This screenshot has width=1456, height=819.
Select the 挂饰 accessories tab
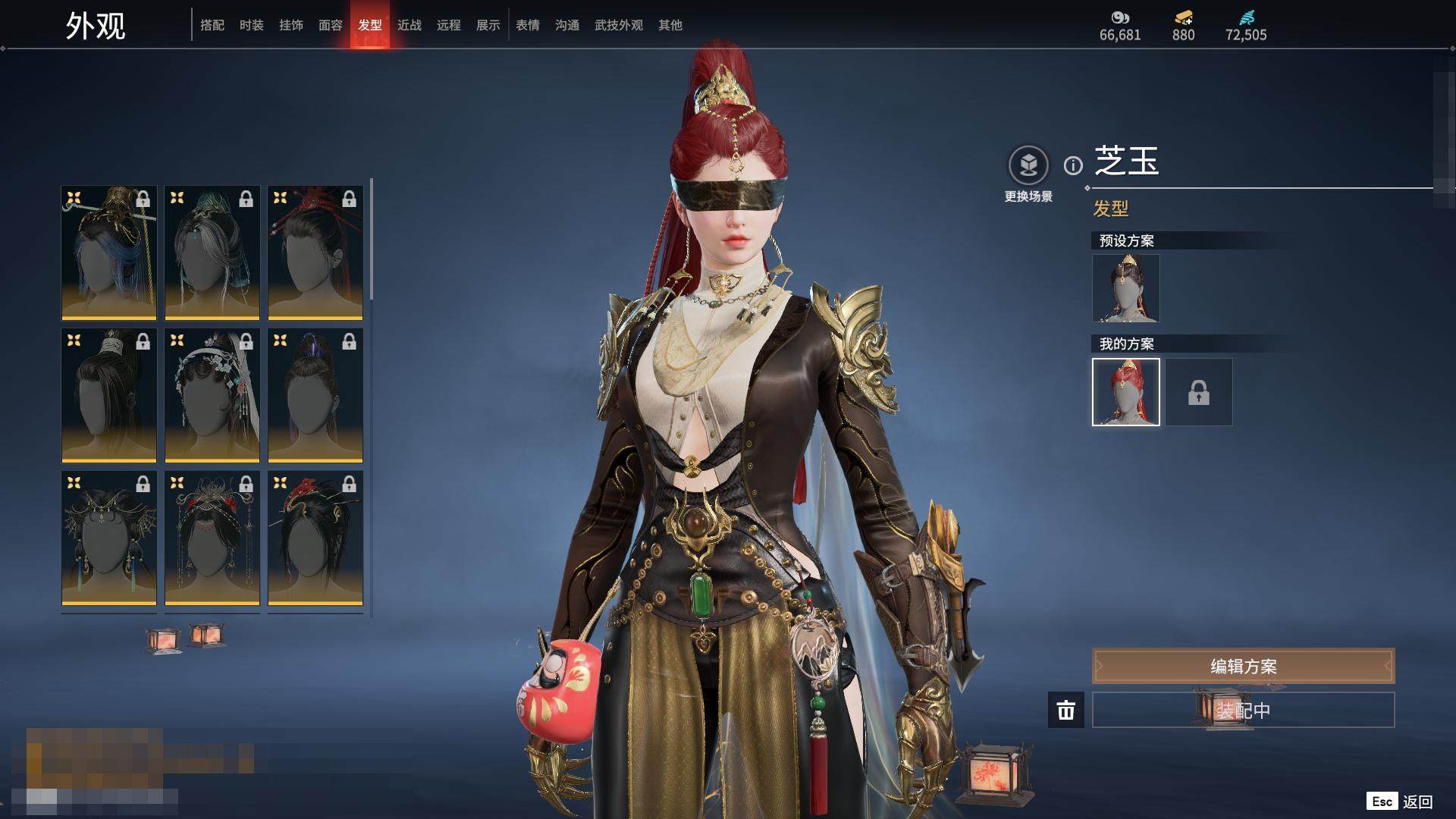point(291,25)
